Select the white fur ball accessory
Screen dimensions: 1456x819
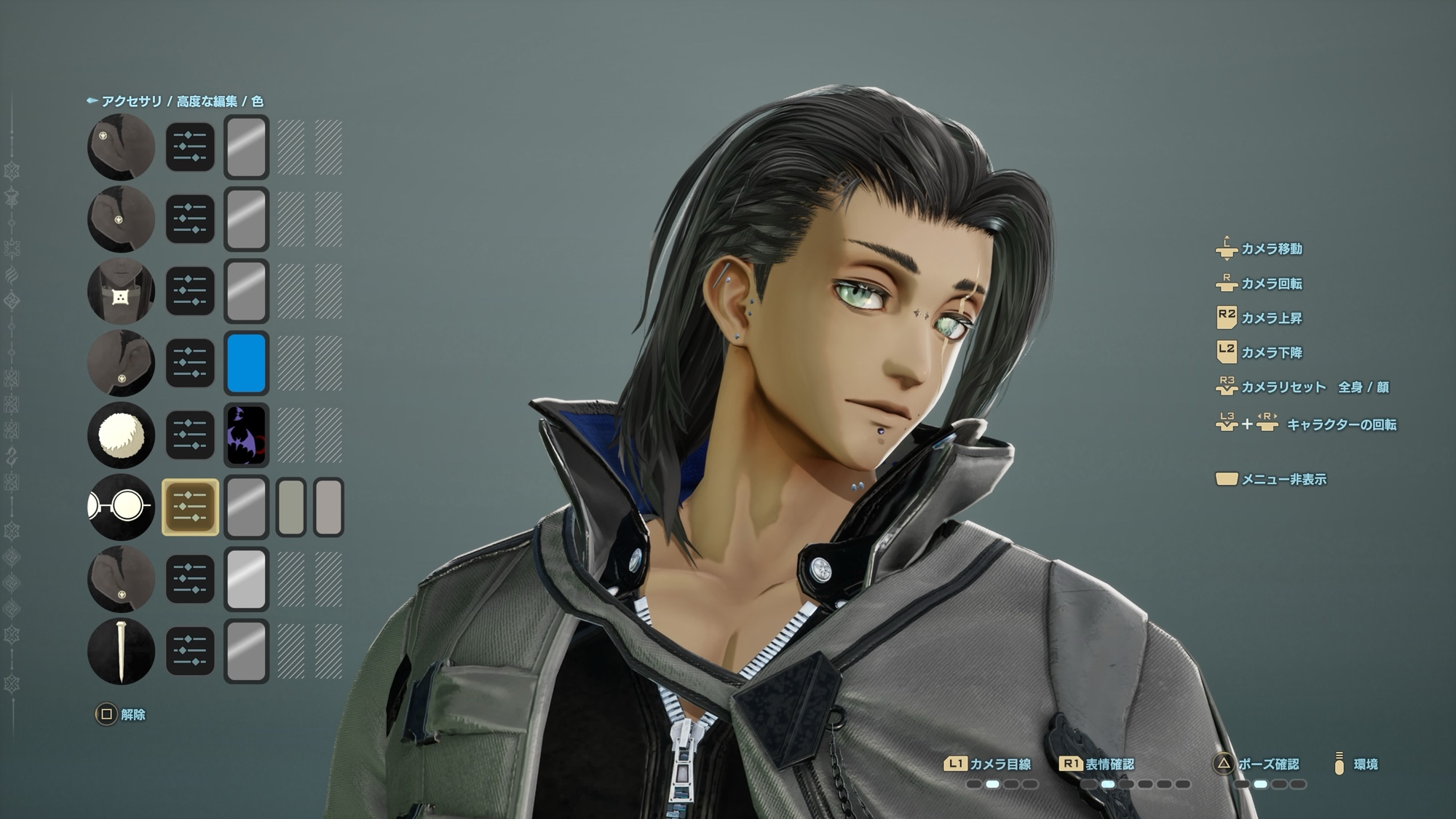121,435
